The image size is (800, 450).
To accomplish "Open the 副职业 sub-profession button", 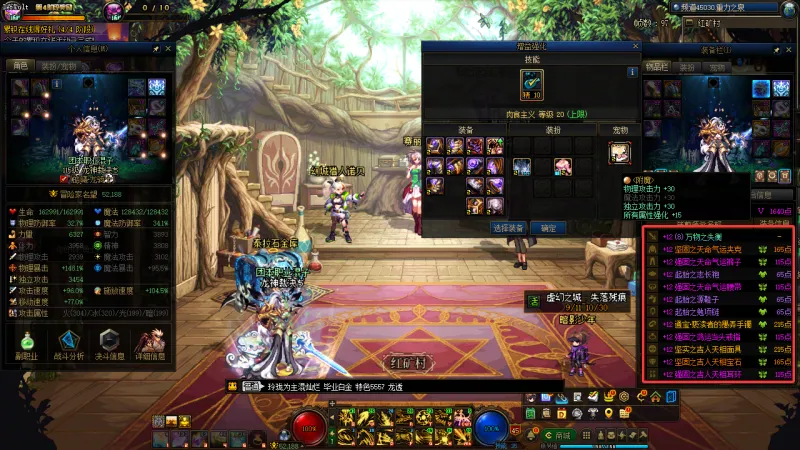I will (26, 345).
